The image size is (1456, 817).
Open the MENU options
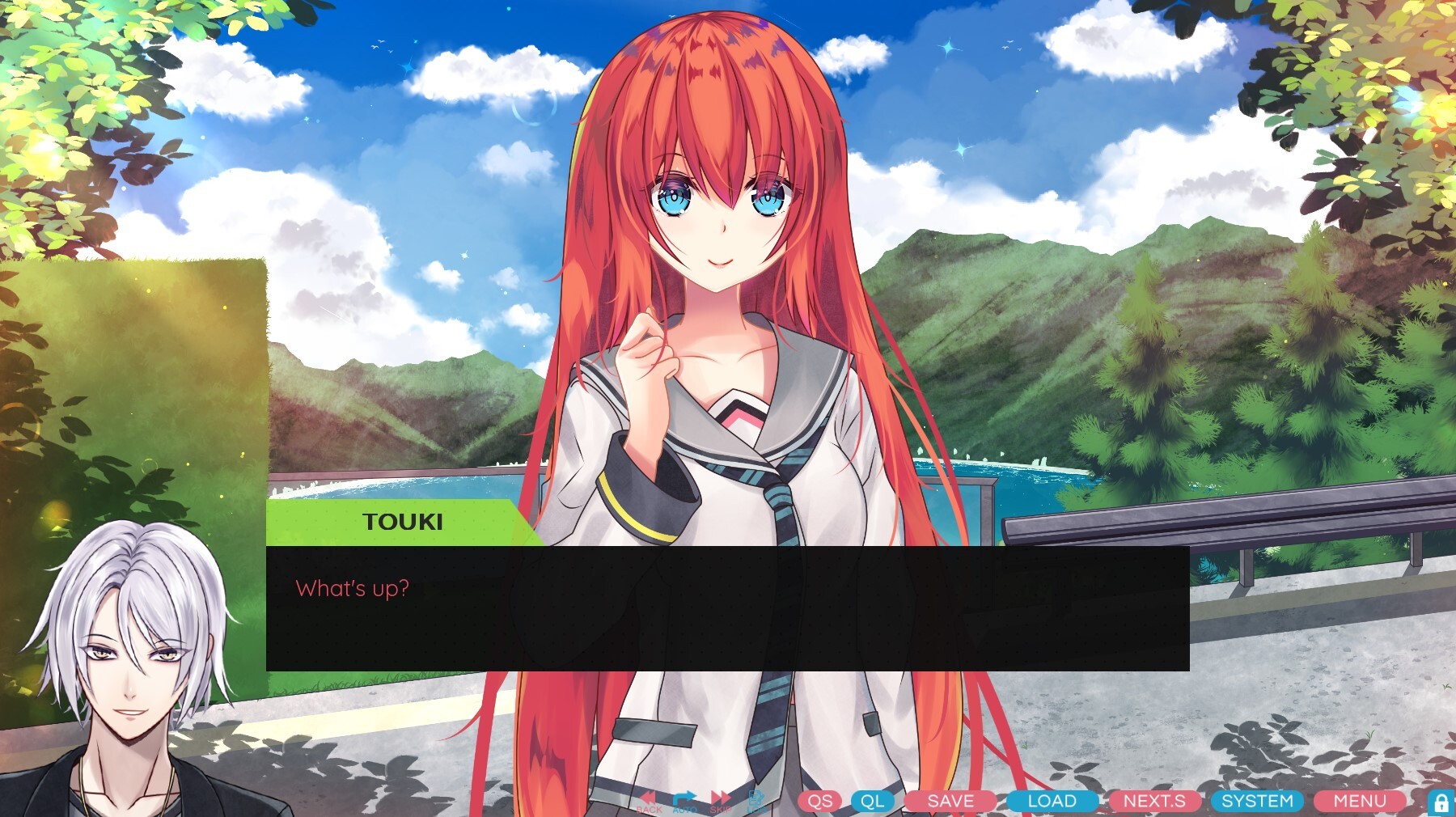point(1360,802)
